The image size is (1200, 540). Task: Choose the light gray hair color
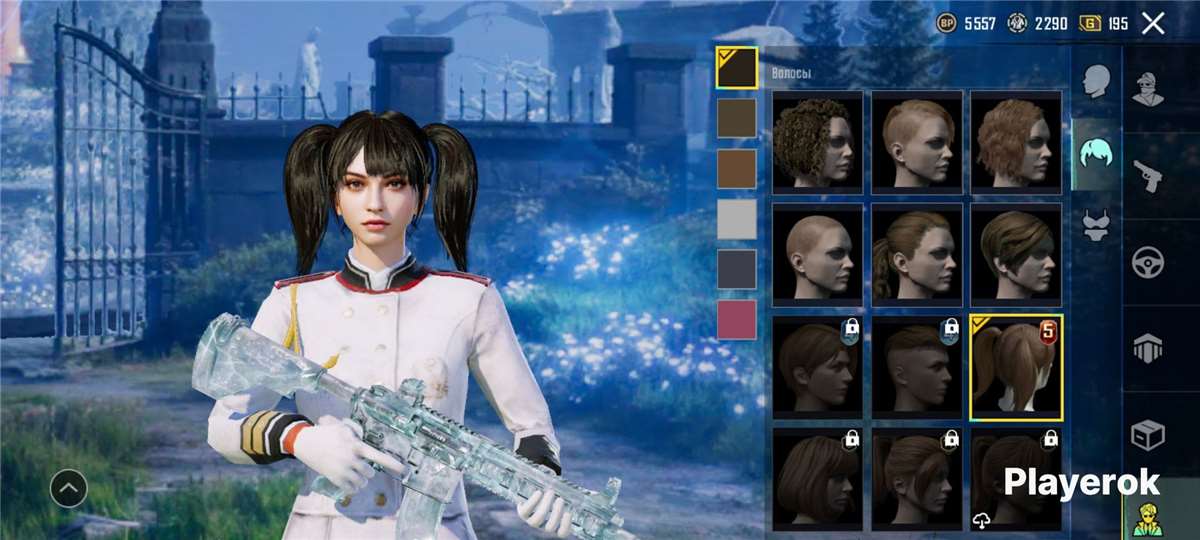coord(737,218)
